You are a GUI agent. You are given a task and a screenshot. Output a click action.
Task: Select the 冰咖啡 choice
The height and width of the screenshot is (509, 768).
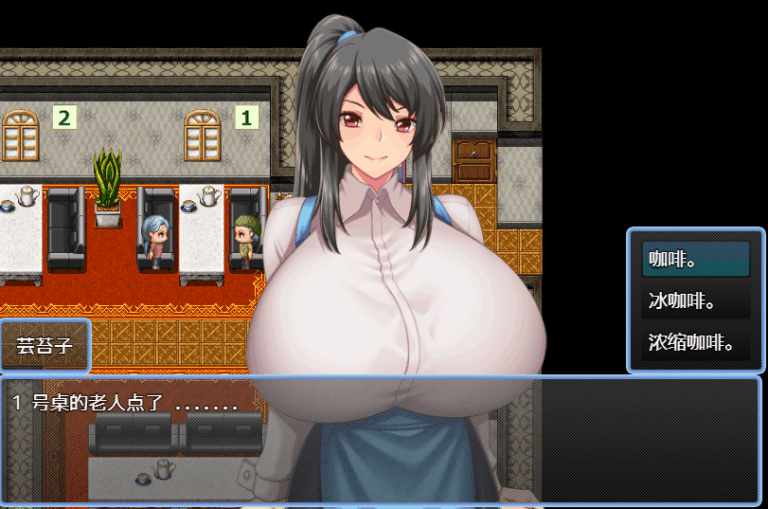pyautogui.click(x=695, y=301)
